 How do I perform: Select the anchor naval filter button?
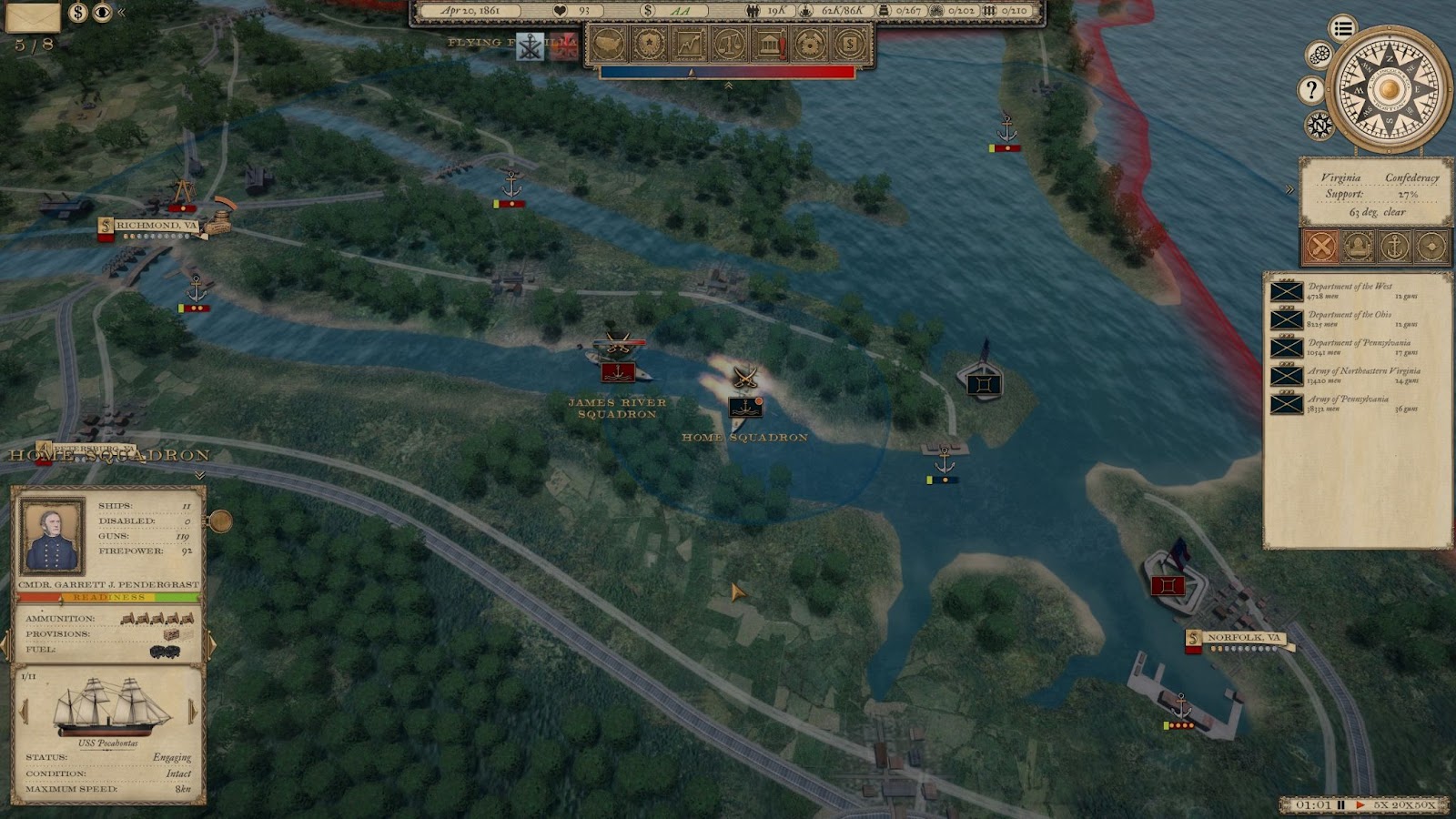click(x=1394, y=246)
